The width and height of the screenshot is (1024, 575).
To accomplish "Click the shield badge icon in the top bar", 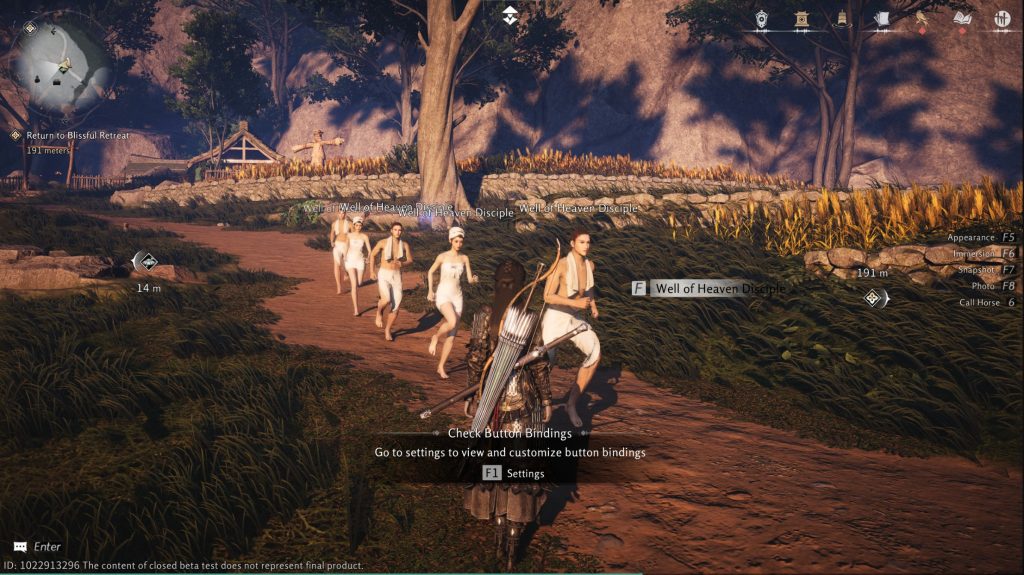I will pyautogui.click(x=762, y=18).
